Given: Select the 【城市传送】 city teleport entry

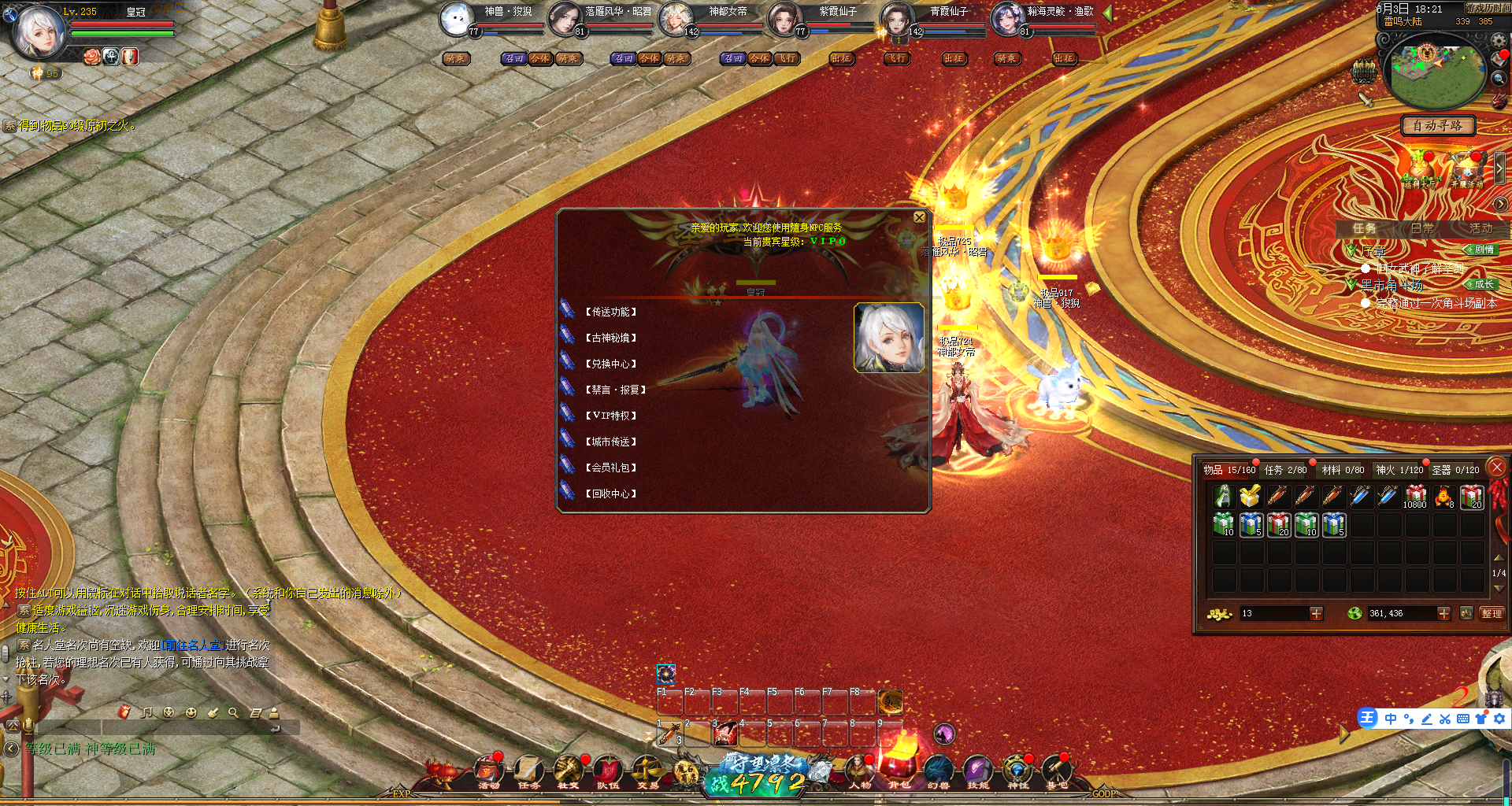Looking at the screenshot, I should point(610,442).
